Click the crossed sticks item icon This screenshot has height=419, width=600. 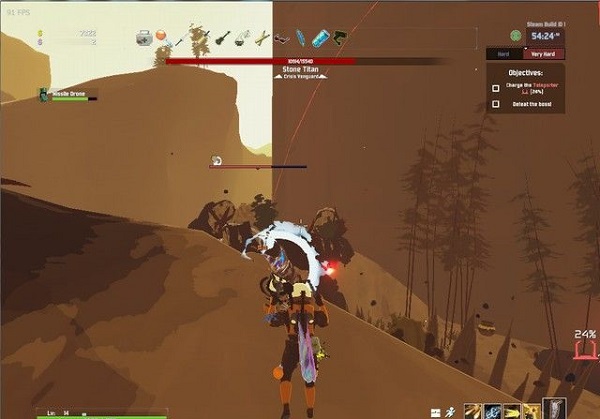click(x=261, y=38)
